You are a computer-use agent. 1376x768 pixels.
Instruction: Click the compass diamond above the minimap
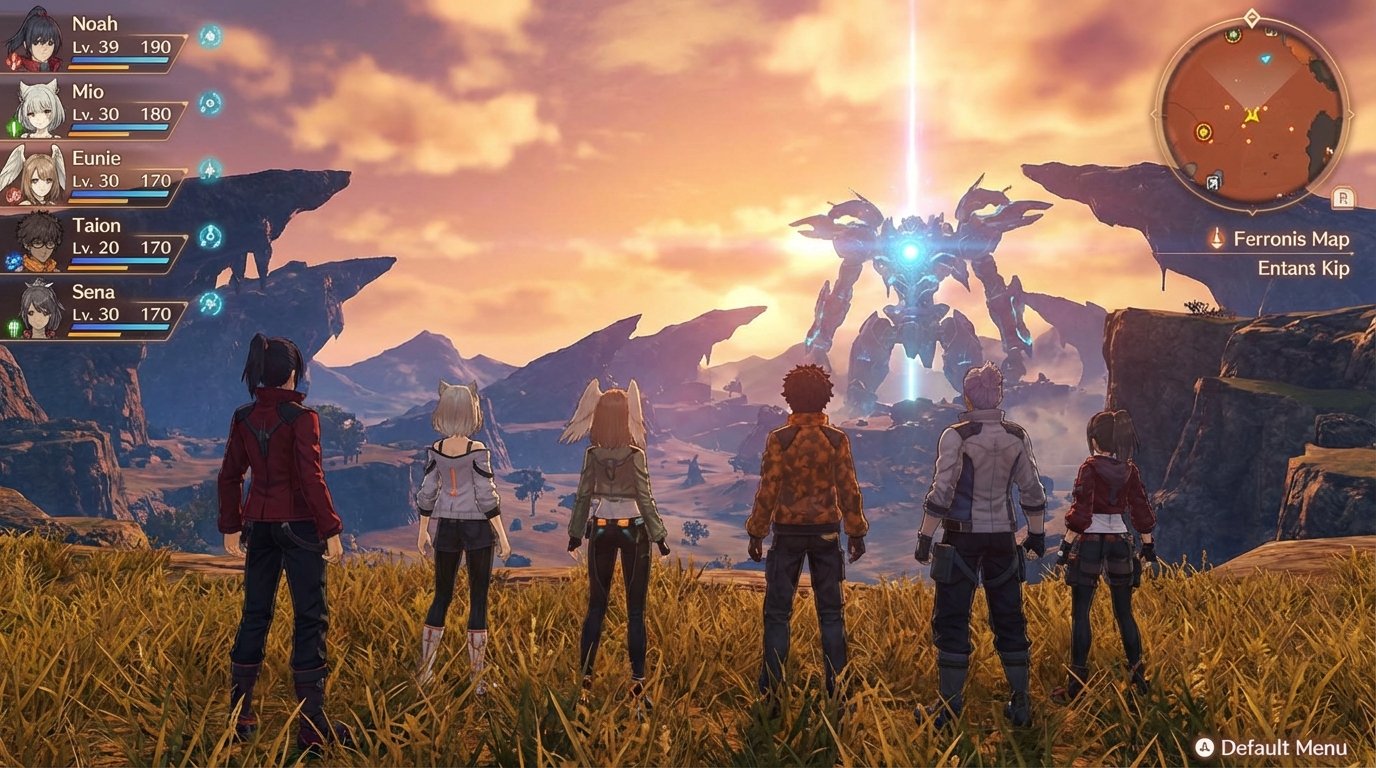coord(1251,17)
